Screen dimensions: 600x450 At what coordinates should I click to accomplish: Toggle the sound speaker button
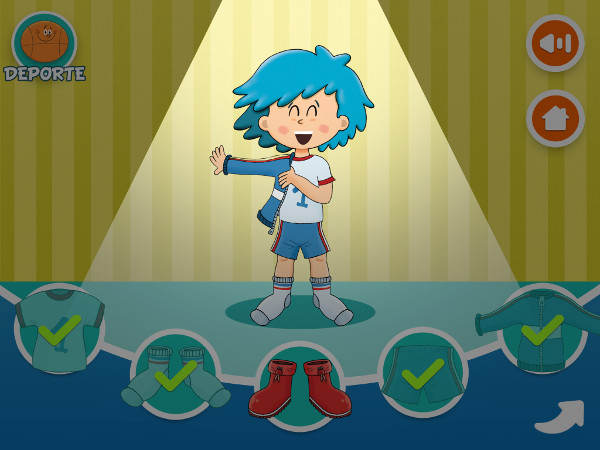[555, 43]
